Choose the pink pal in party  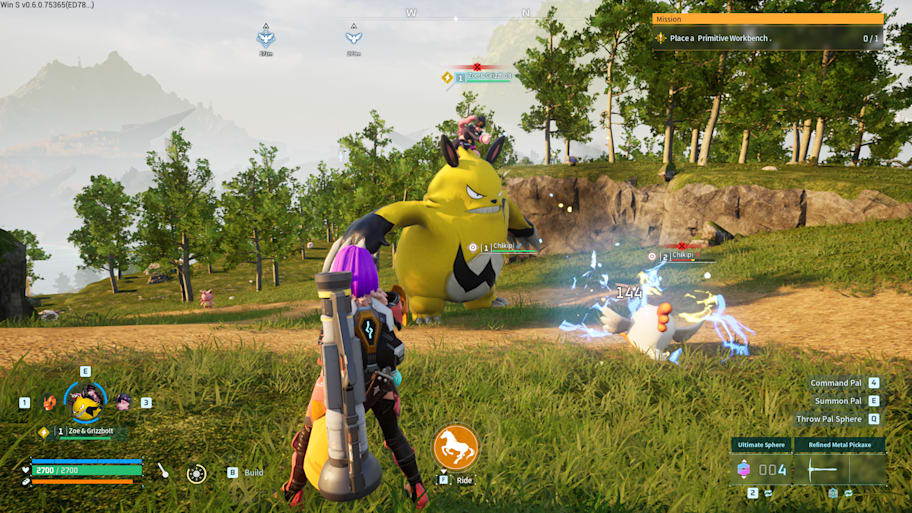pos(123,402)
